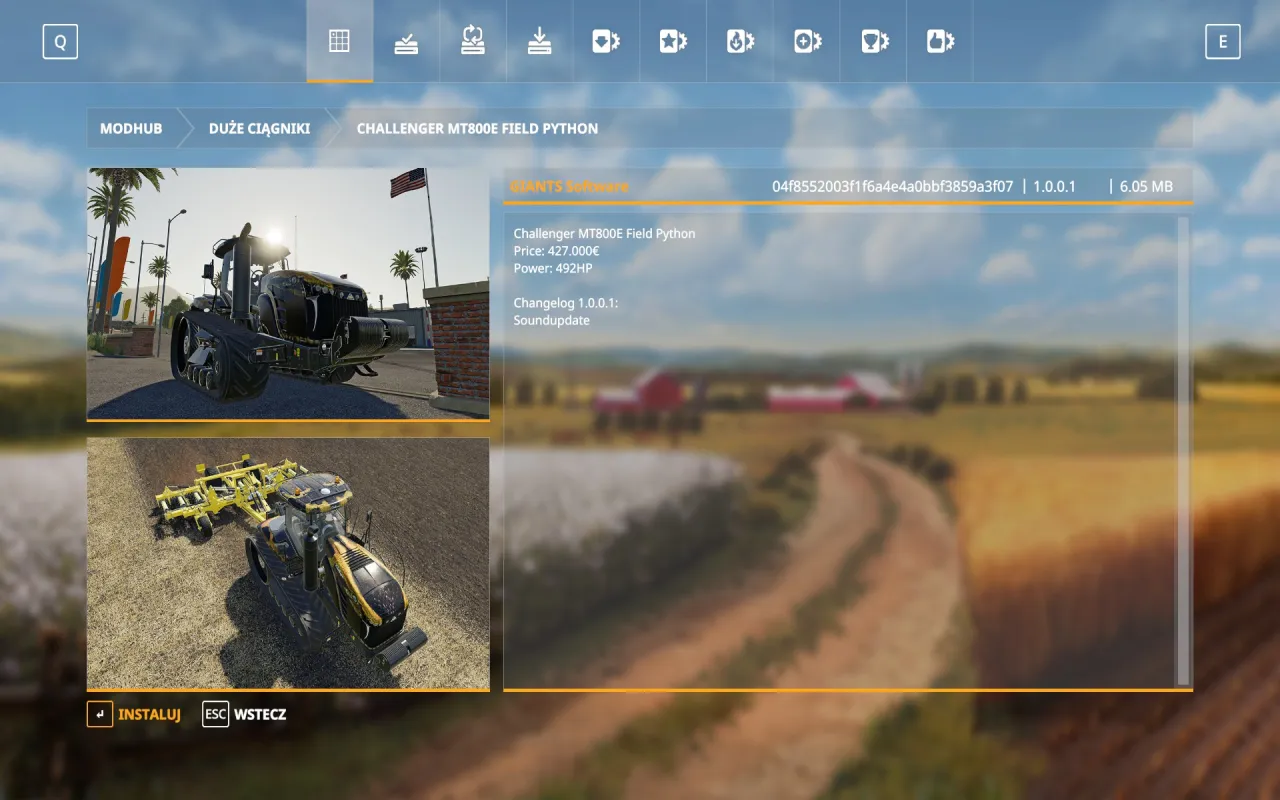This screenshot has height=800, width=1280.
Task: Show the downloads tab with down-arrow drive
Action: (x=540, y=41)
